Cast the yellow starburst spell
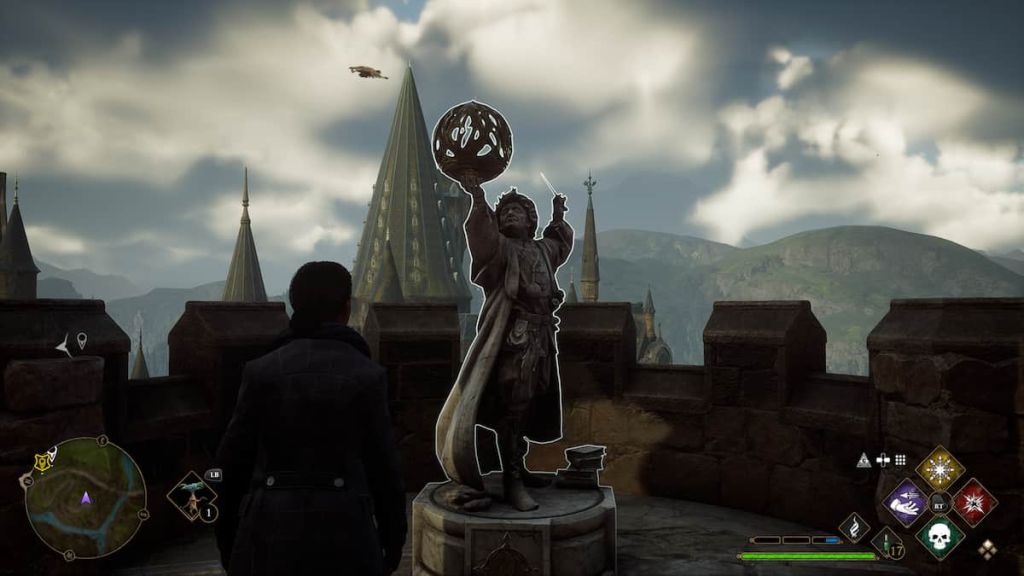The width and height of the screenshot is (1024, 576). tap(940, 468)
